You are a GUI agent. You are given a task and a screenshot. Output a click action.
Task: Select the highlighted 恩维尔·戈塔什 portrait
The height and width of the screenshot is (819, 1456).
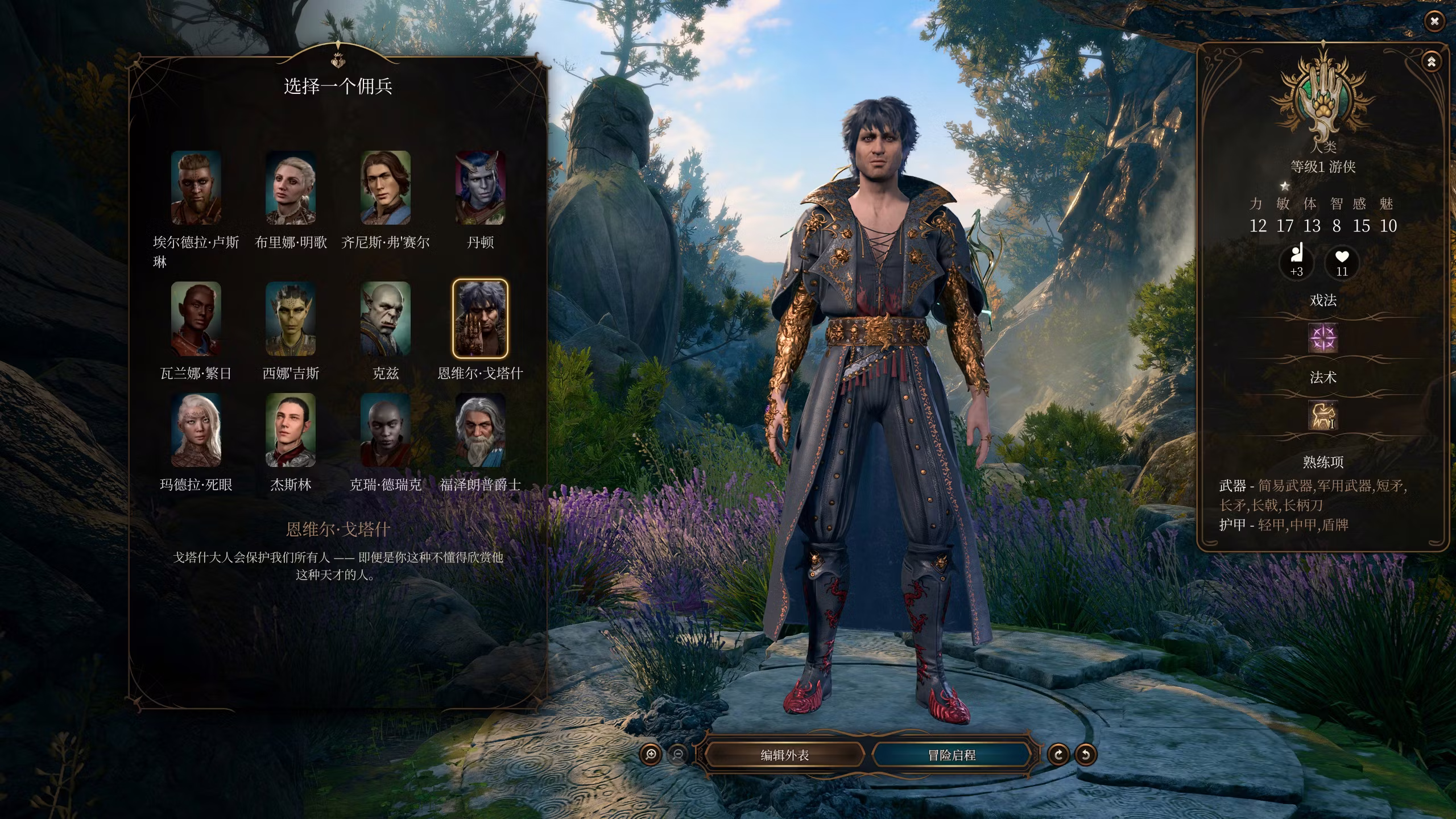click(480, 318)
